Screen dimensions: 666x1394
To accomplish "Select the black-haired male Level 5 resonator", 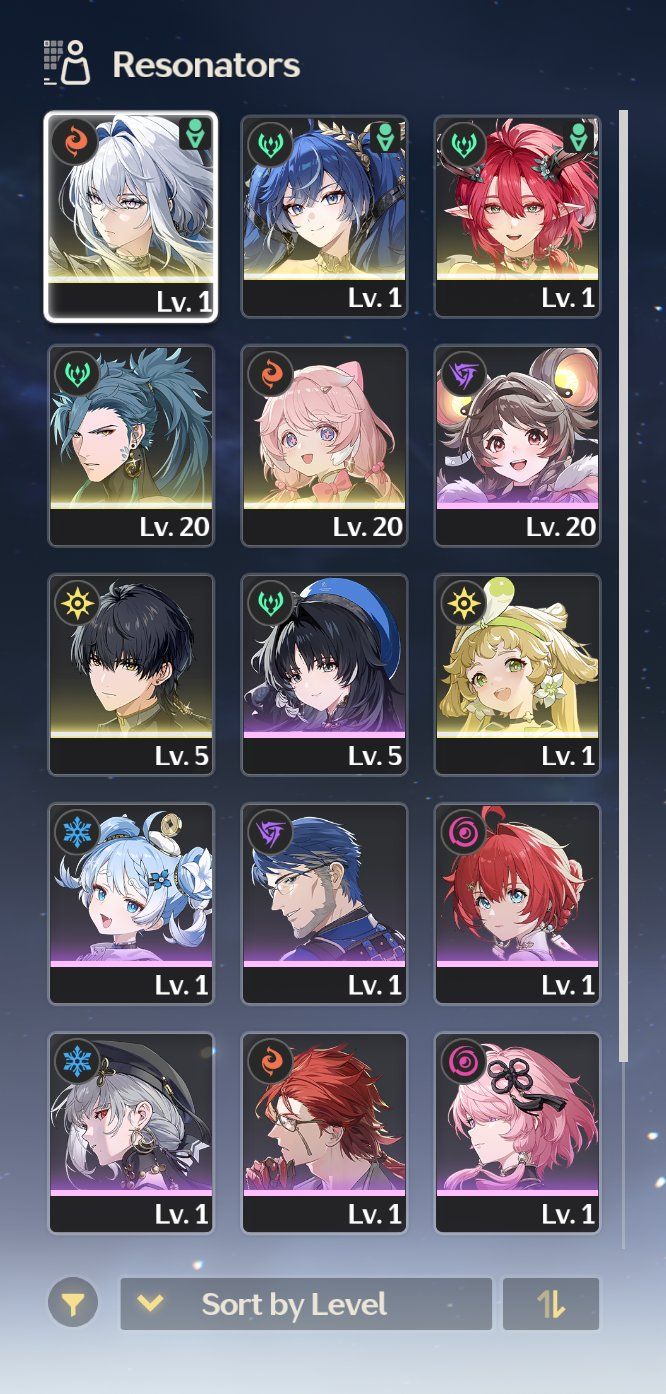I will point(131,674).
